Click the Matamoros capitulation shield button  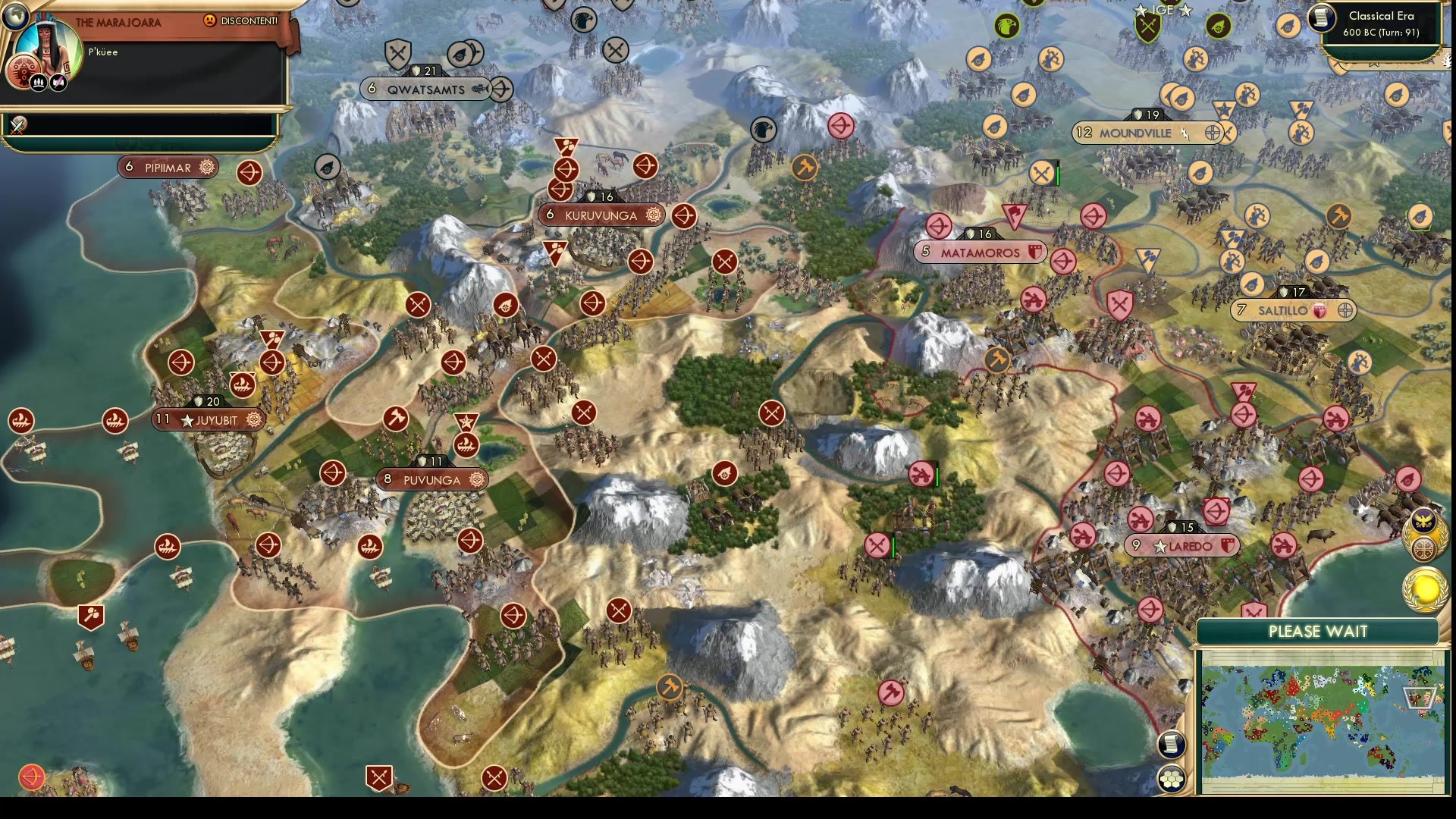[1037, 252]
